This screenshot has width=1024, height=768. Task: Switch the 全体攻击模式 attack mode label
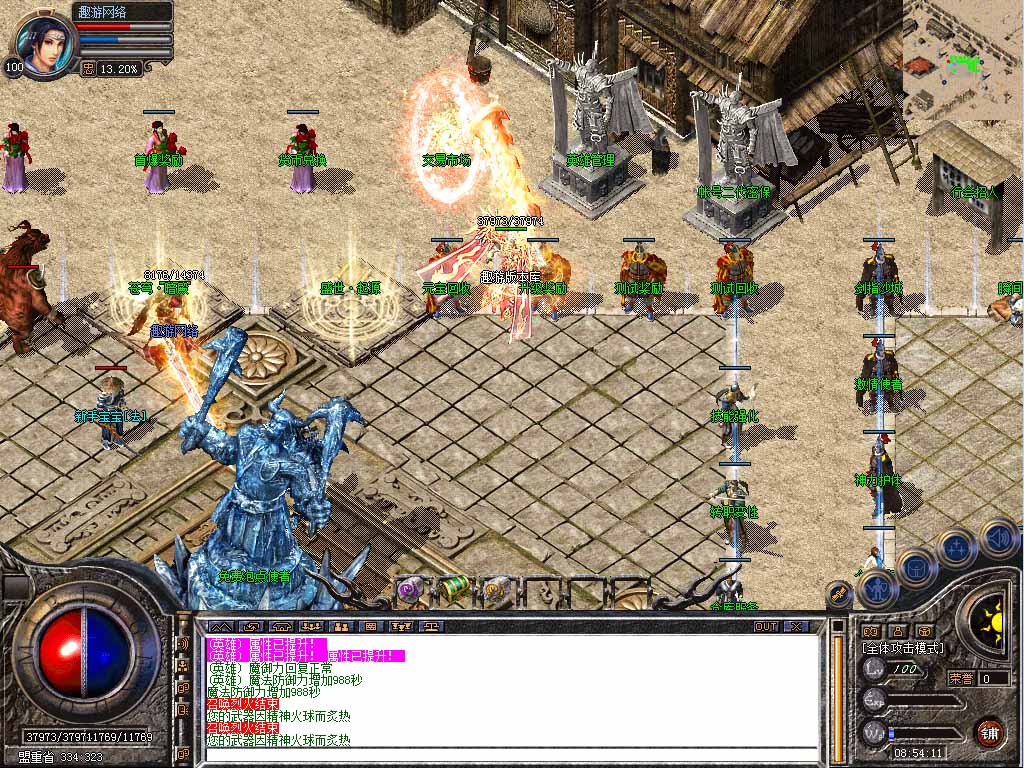point(902,648)
